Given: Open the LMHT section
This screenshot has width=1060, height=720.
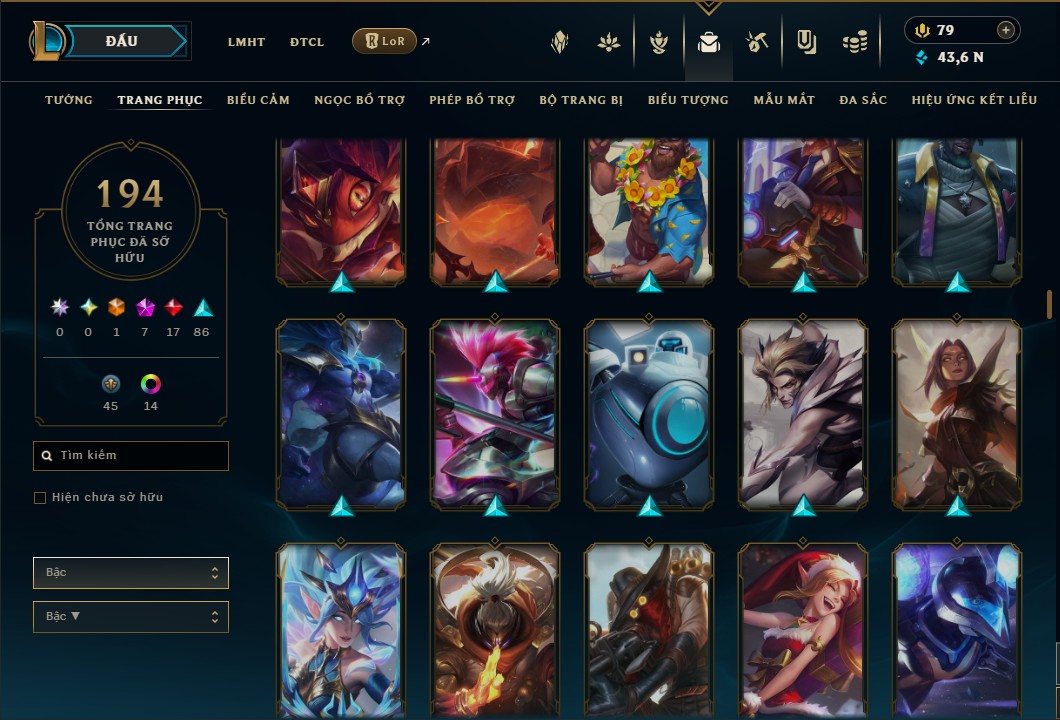Looking at the screenshot, I should click(246, 42).
